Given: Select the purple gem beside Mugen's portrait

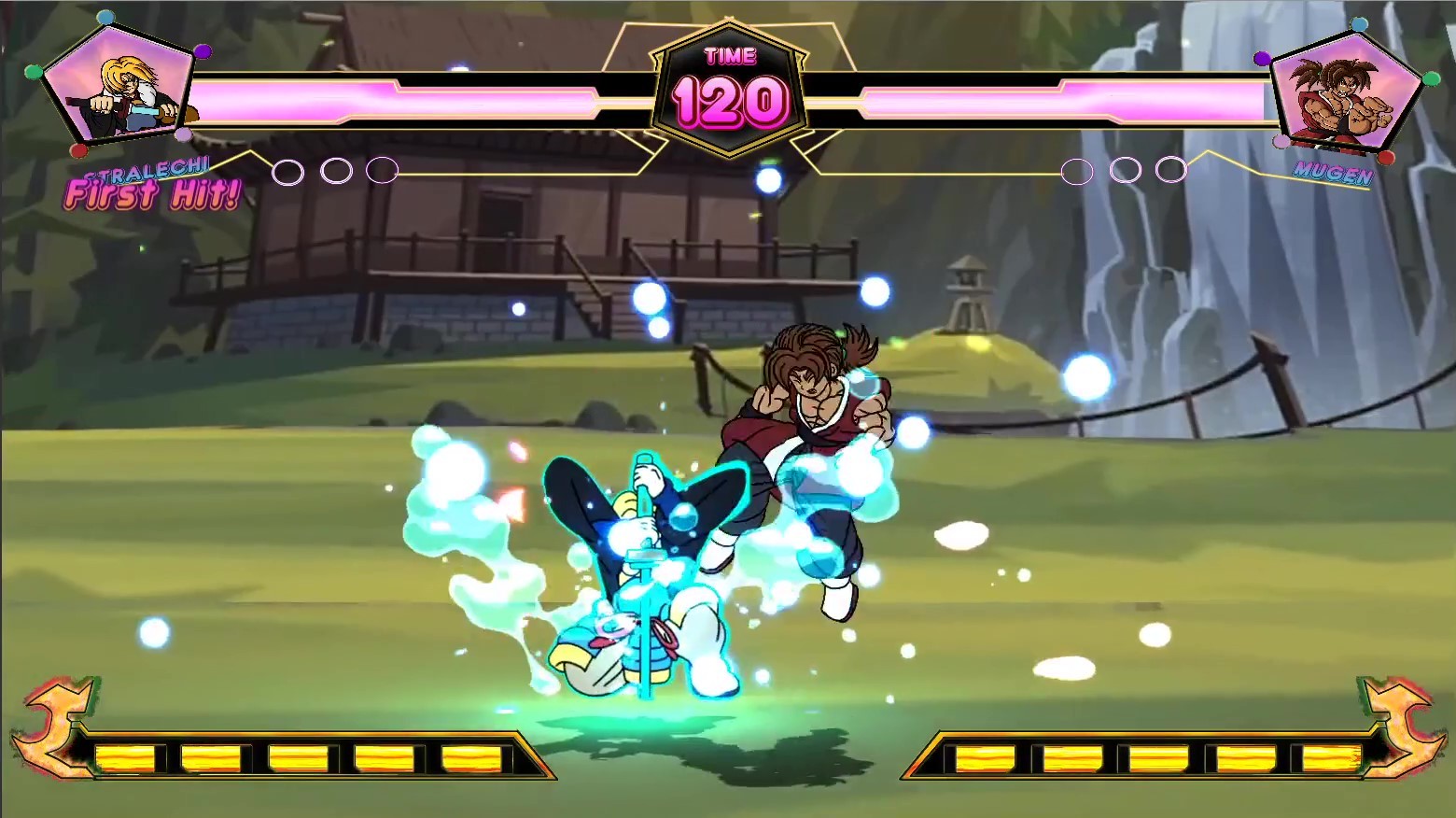Looking at the screenshot, I should pyautogui.click(x=1262, y=58).
